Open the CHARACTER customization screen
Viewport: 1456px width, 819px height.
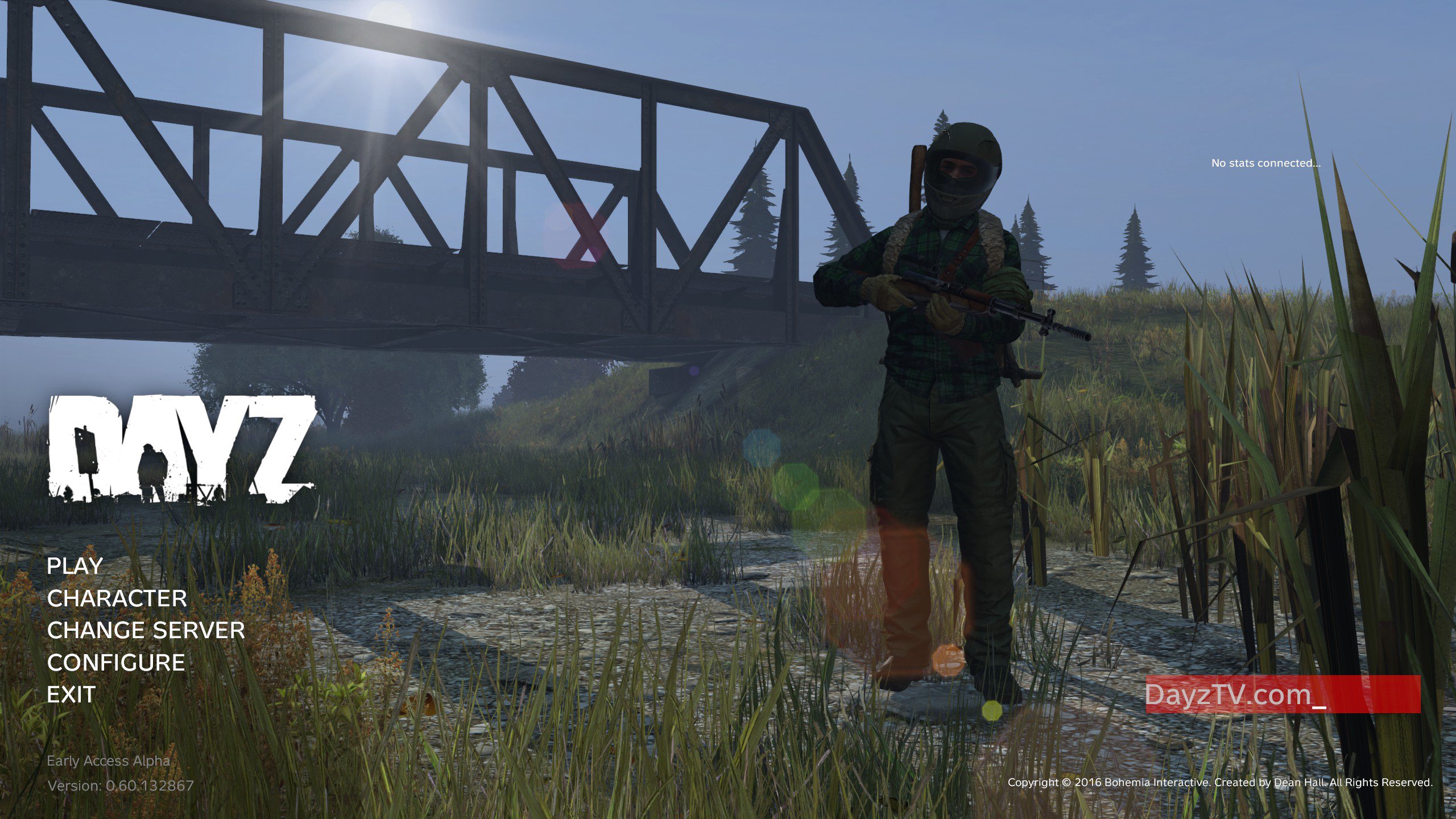(x=117, y=599)
